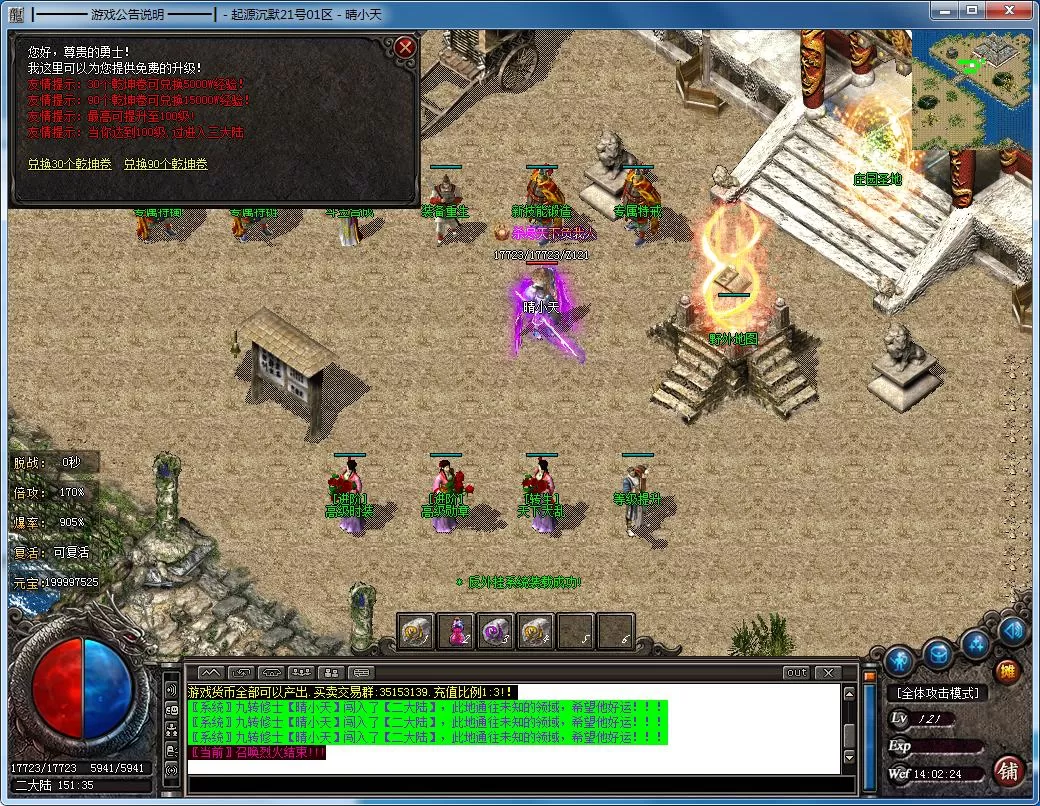
Task: Open the minimap
Action: (x=971, y=88)
